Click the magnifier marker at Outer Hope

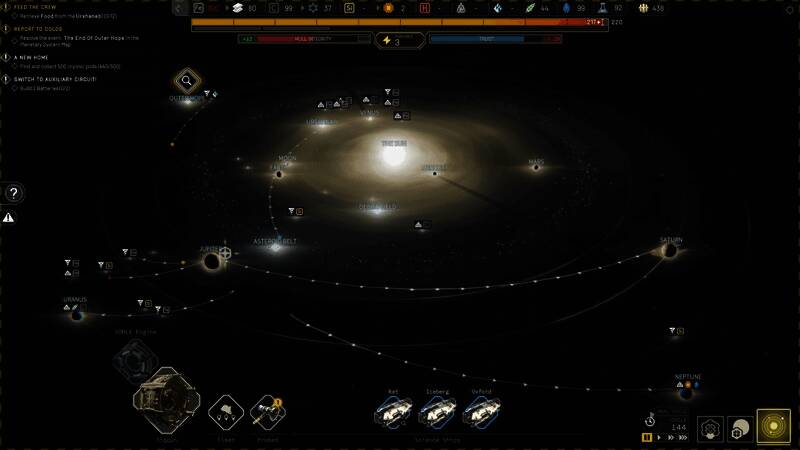(186, 81)
